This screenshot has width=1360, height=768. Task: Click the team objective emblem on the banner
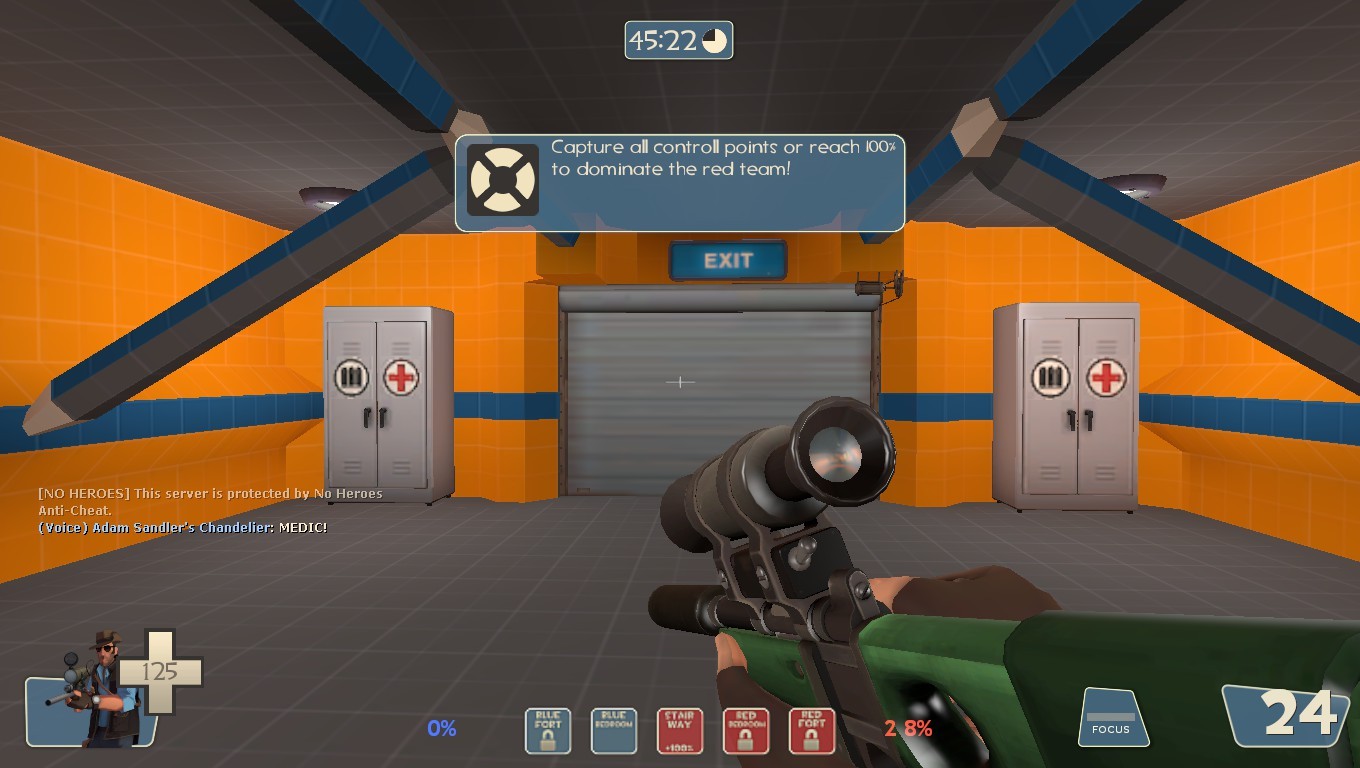click(503, 181)
